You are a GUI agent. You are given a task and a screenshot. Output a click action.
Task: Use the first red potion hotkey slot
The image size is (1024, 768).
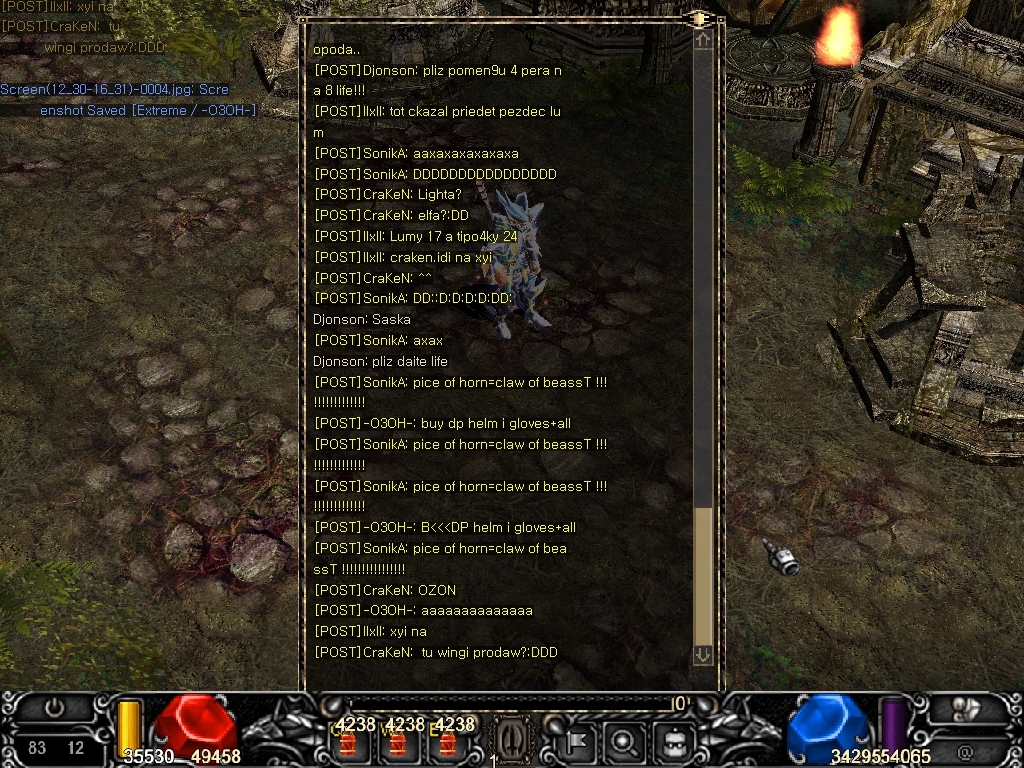[349, 744]
